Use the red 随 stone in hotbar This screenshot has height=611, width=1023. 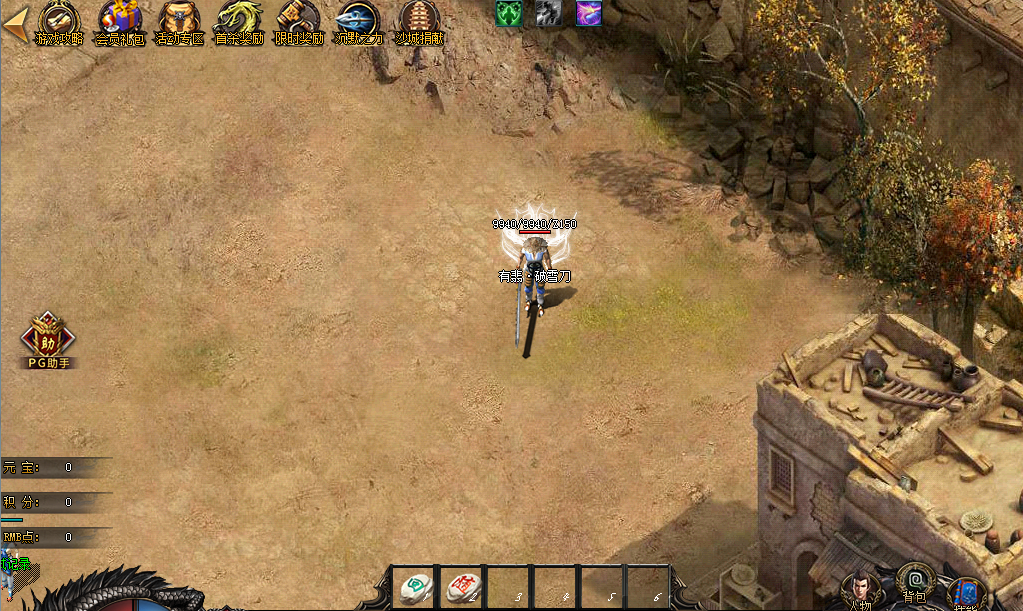pos(463,587)
